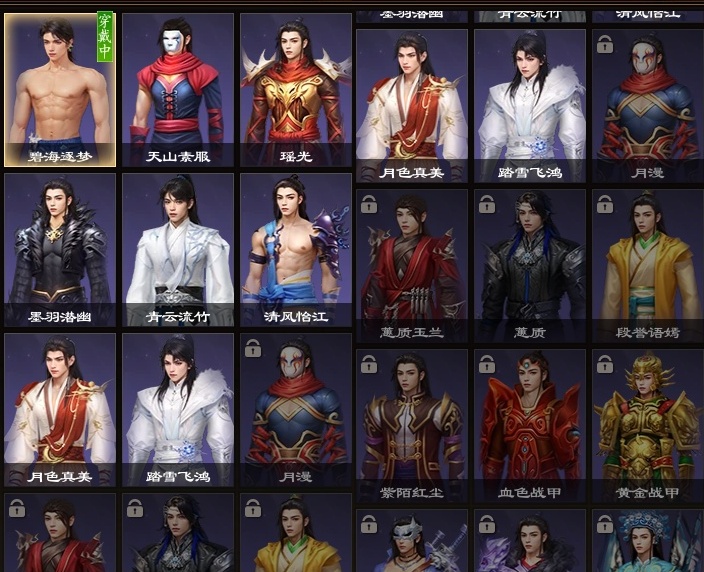The image size is (704, 572).
Task: Choose the 血色战甲 red battle armor
Action: (x=530, y=423)
